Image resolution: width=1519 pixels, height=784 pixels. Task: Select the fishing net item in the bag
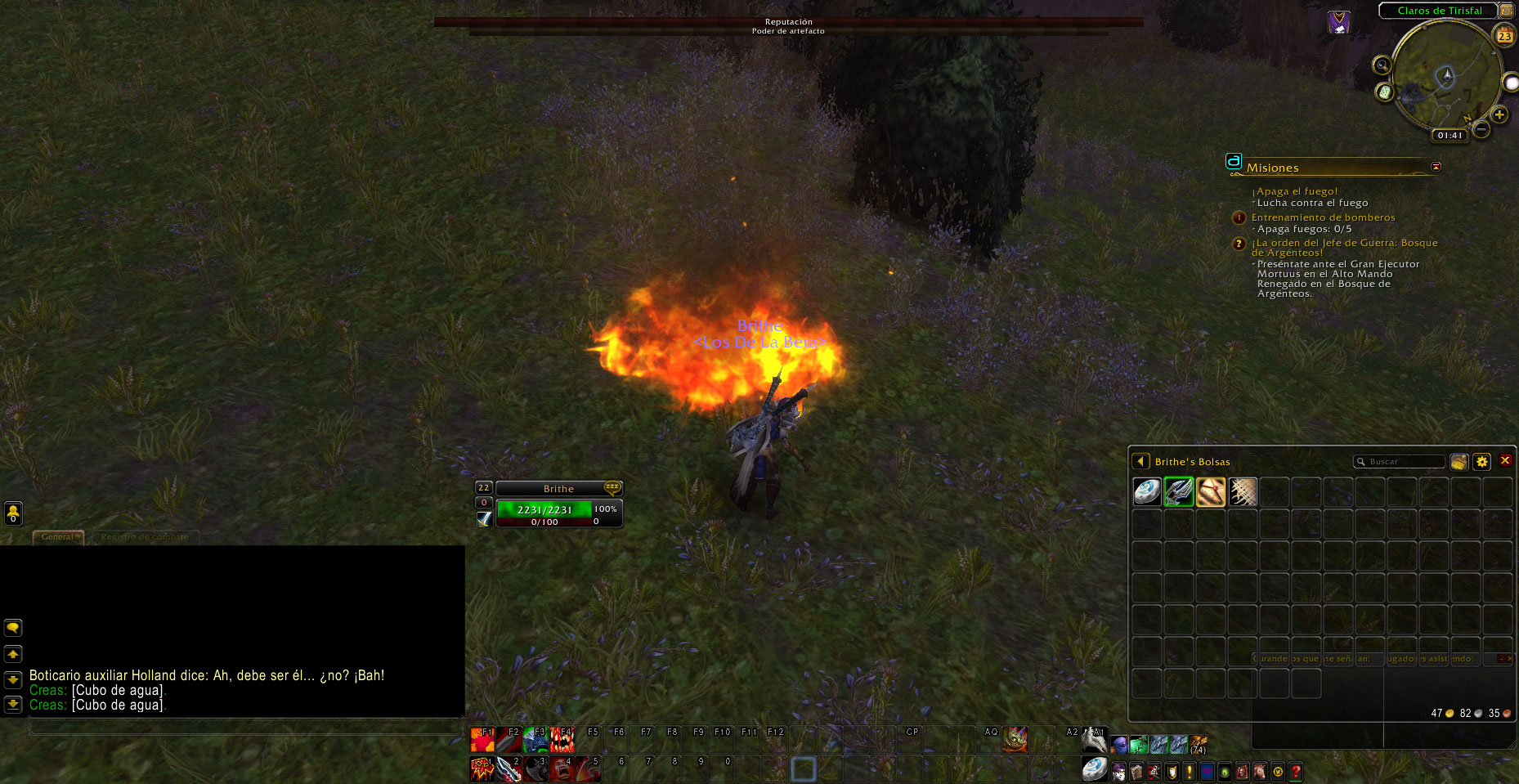pyautogui.click(x=1243, y=492)
